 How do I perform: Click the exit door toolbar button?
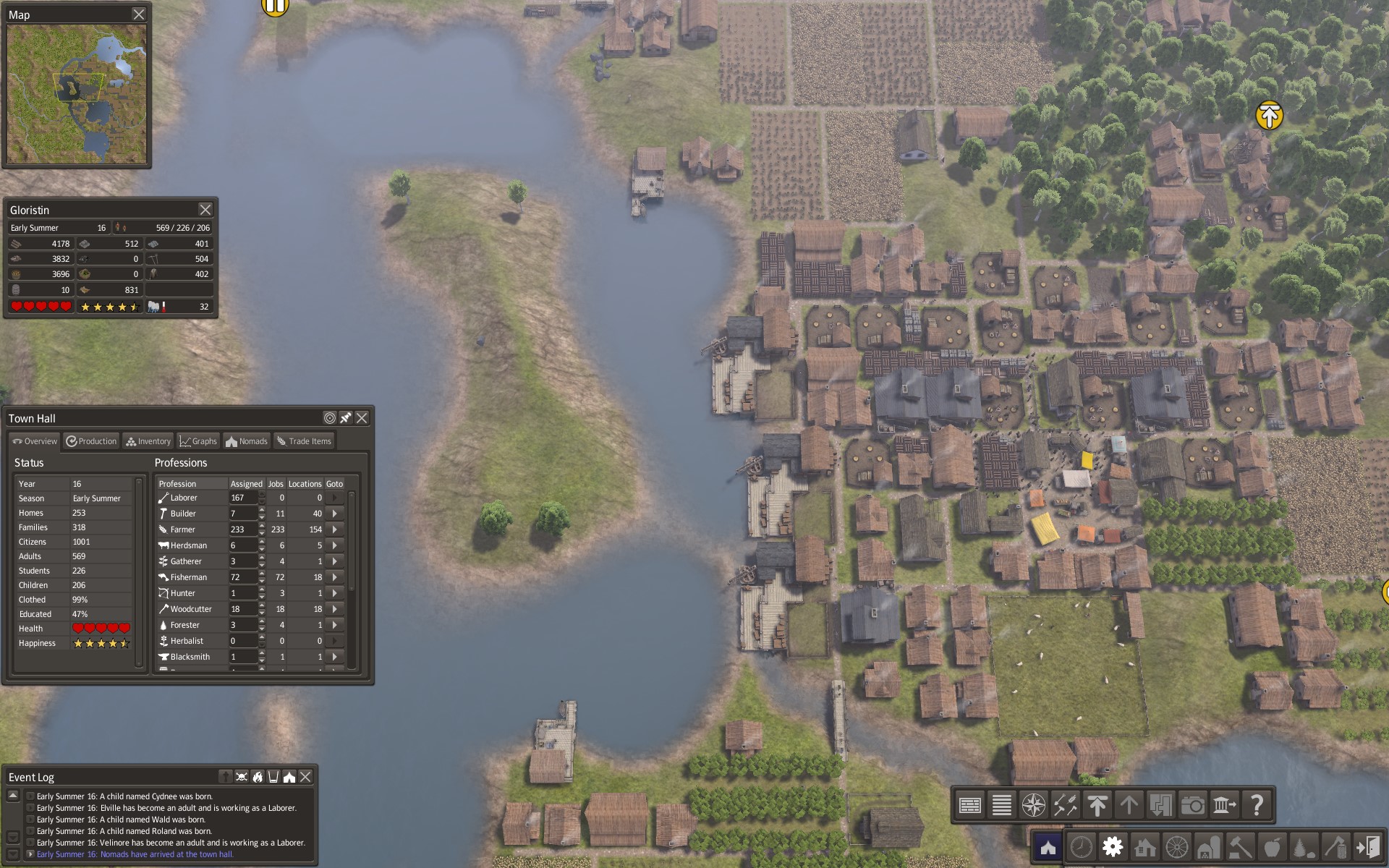coord(1367,846)
